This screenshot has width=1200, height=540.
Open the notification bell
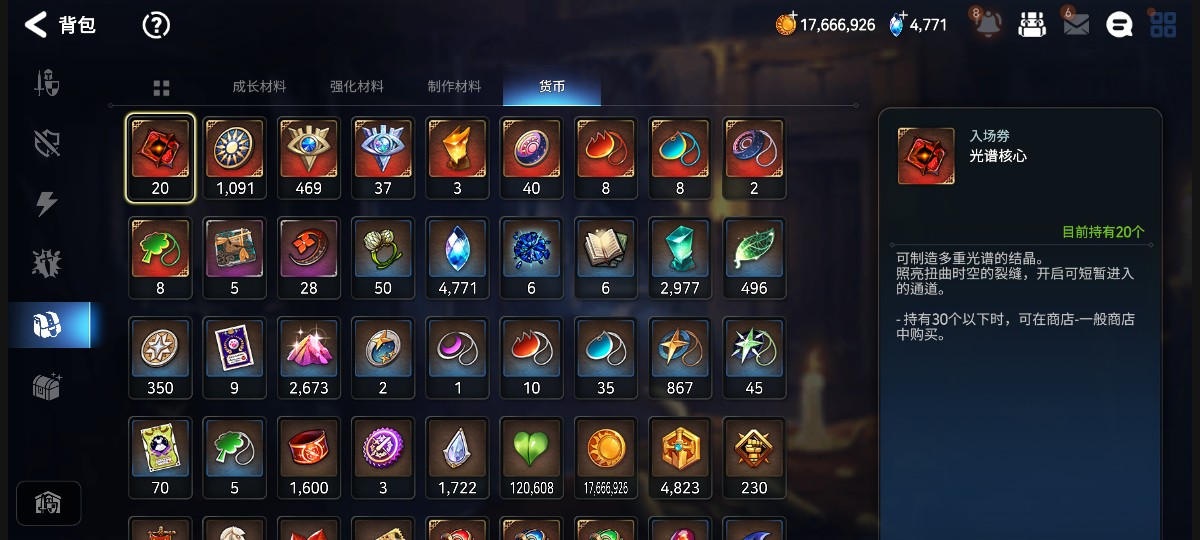[x=988, y=25]
